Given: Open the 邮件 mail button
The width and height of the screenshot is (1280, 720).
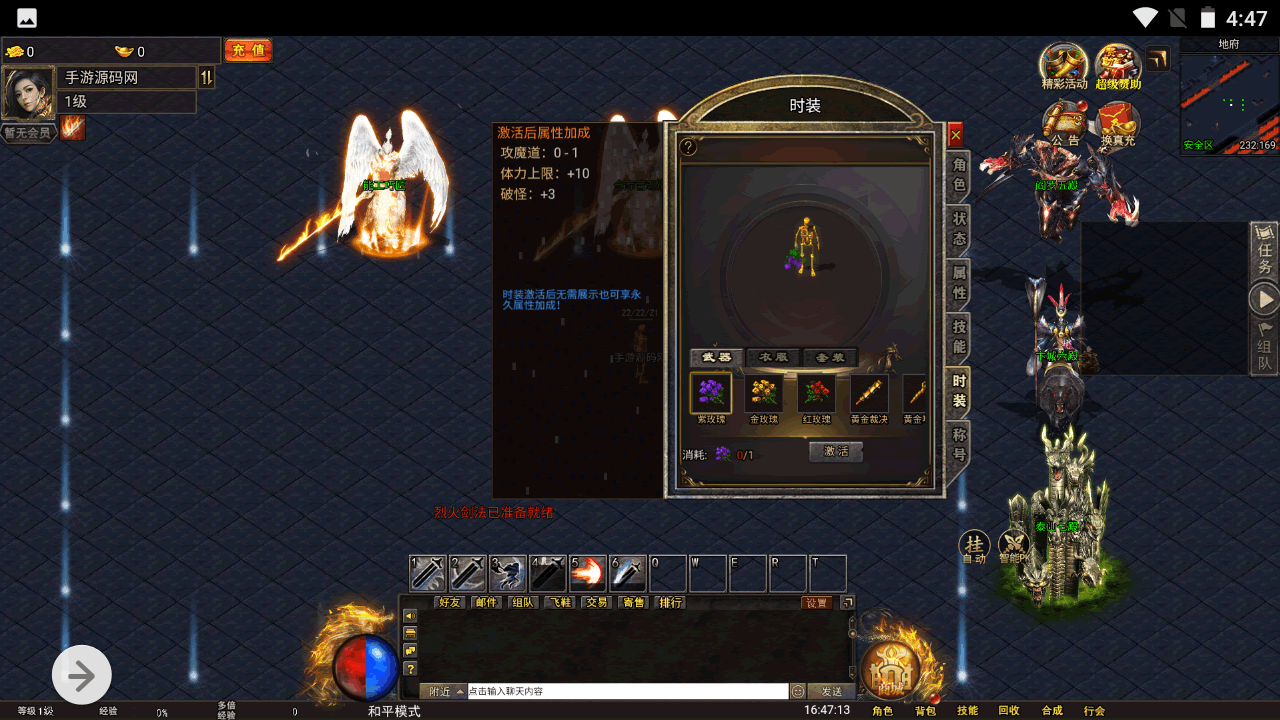Looking at the screenshot, I should click(x=487, y=603).
